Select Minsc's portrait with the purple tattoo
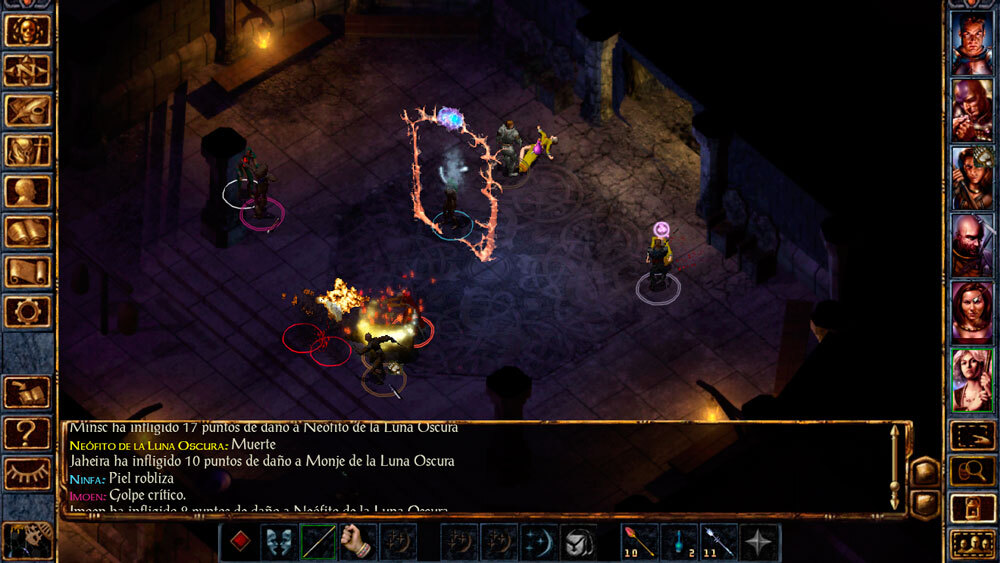The image size is (1000, 563). [x=972, y=110]
